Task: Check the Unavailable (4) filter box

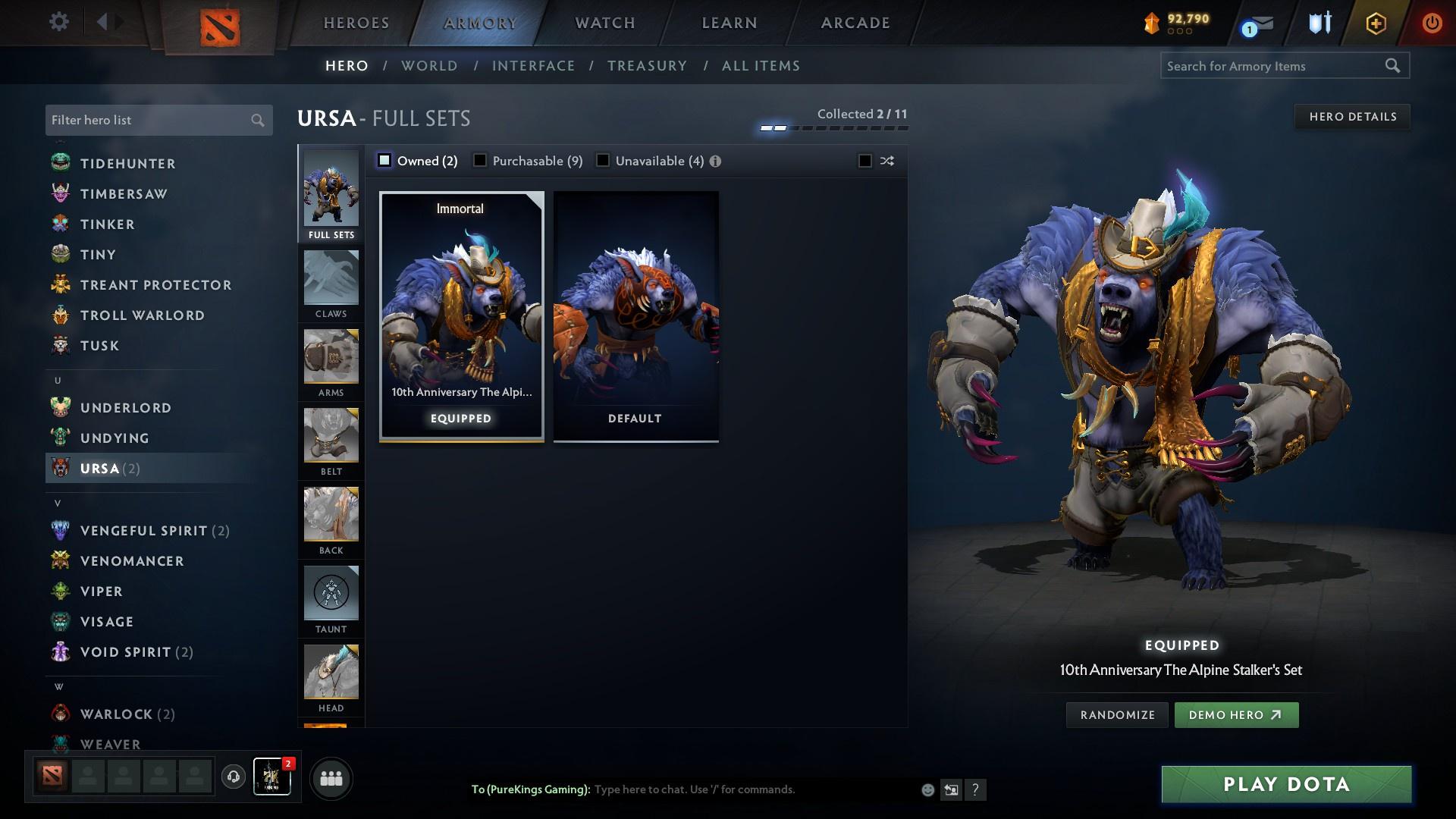Action: pyautogui.click(x=602, y=161)
